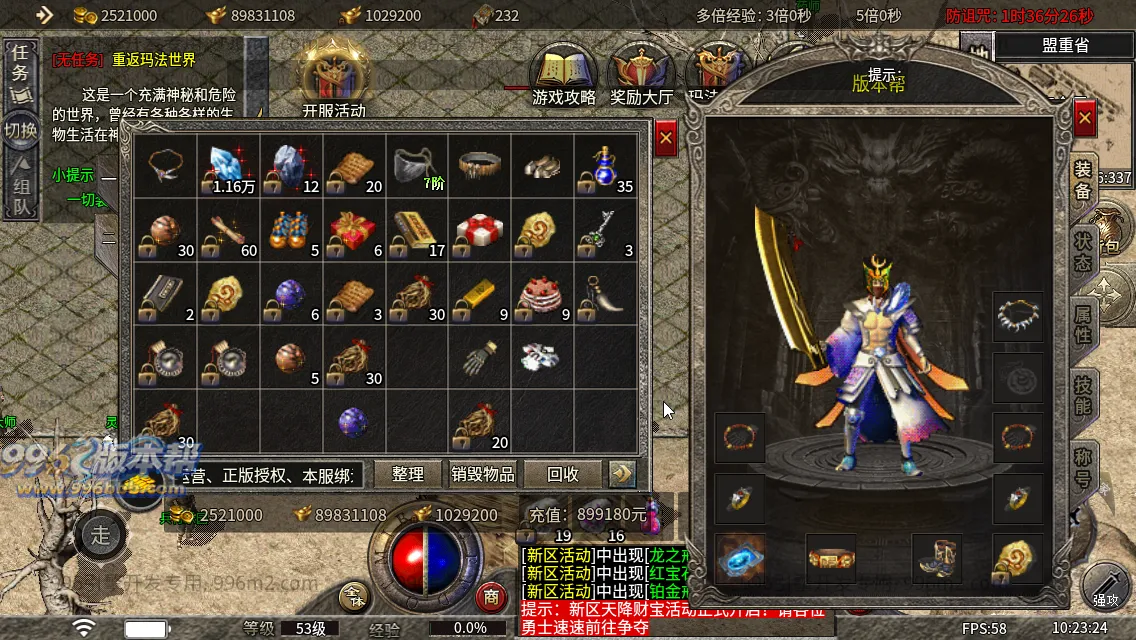The image size is (1136, 640).
Task: Close the character equipment panel
Action: tap(1085, 119)
